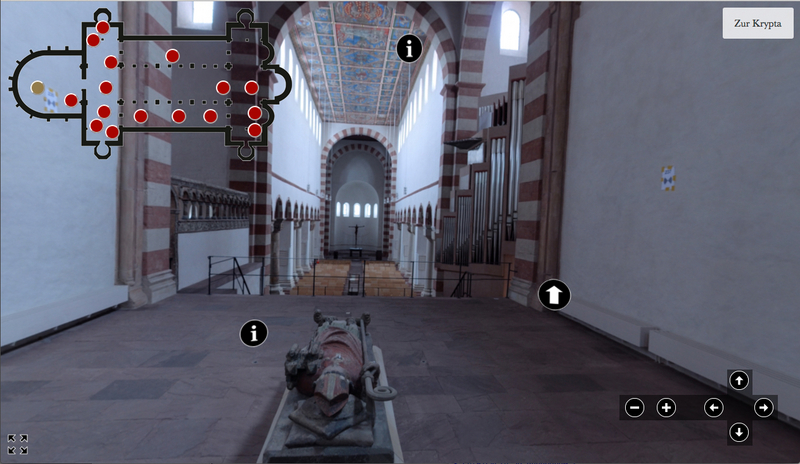Image resolution: width=800 pixels, height=464 pixels.
Task: Tilt view down with the down arrow
Action: [738, 432]
